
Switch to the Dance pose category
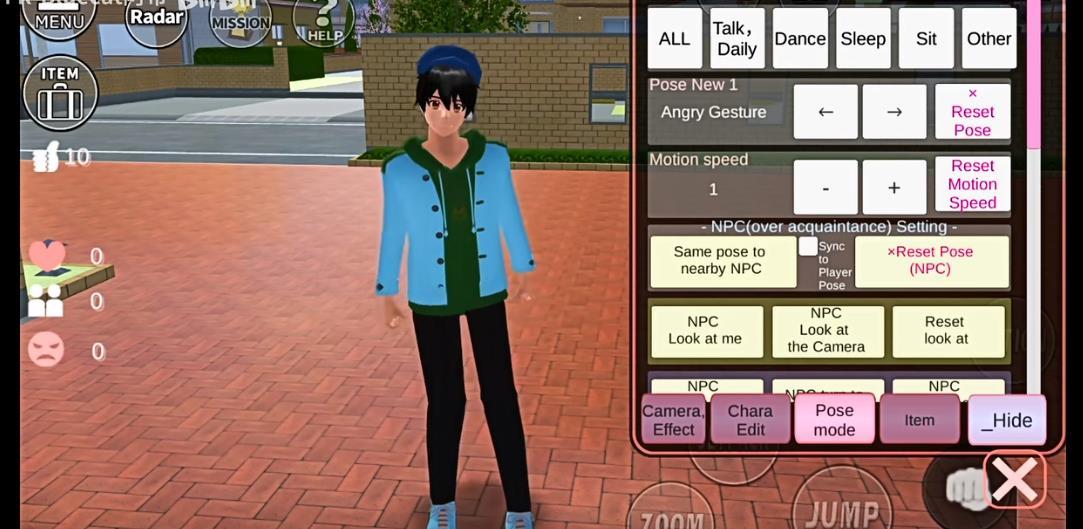click(x=800, y=39)
